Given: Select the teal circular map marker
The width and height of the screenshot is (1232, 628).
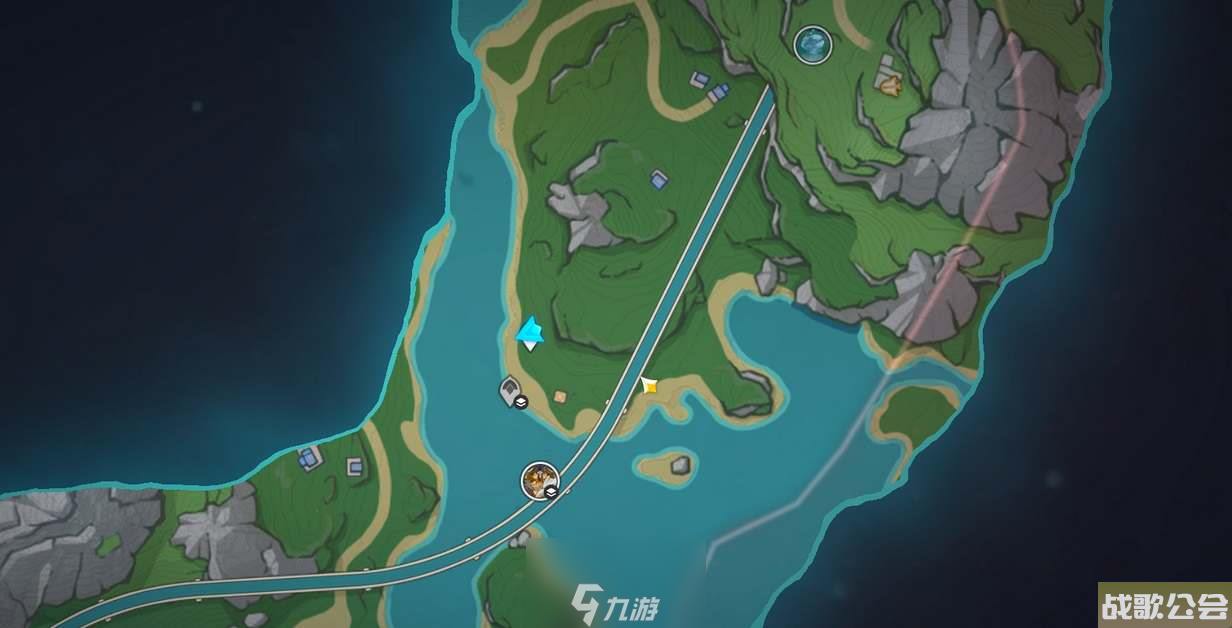Looking at the screenshot, I should [812, 42].
